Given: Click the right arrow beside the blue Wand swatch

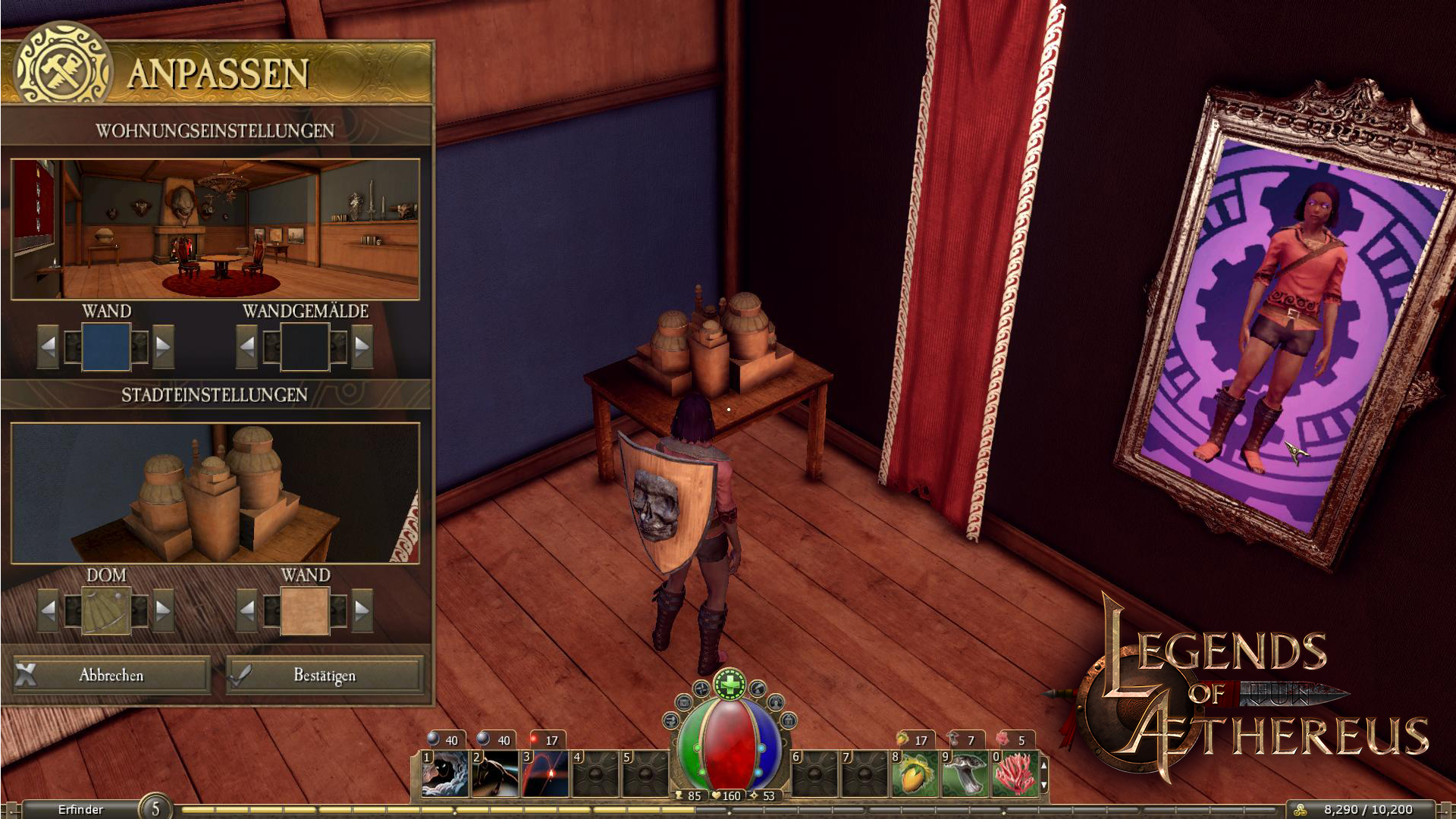Looking at the screenshot, I should 163,347.
